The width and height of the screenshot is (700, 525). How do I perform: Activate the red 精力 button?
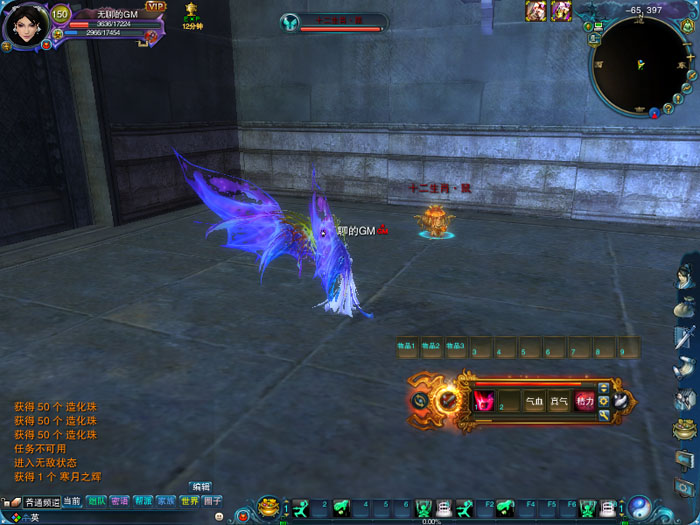(585, 401)
